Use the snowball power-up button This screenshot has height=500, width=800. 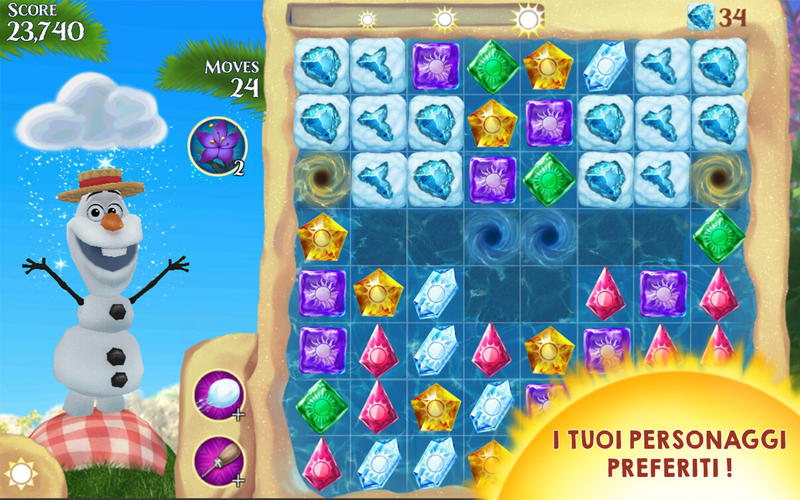coord(220,392)
